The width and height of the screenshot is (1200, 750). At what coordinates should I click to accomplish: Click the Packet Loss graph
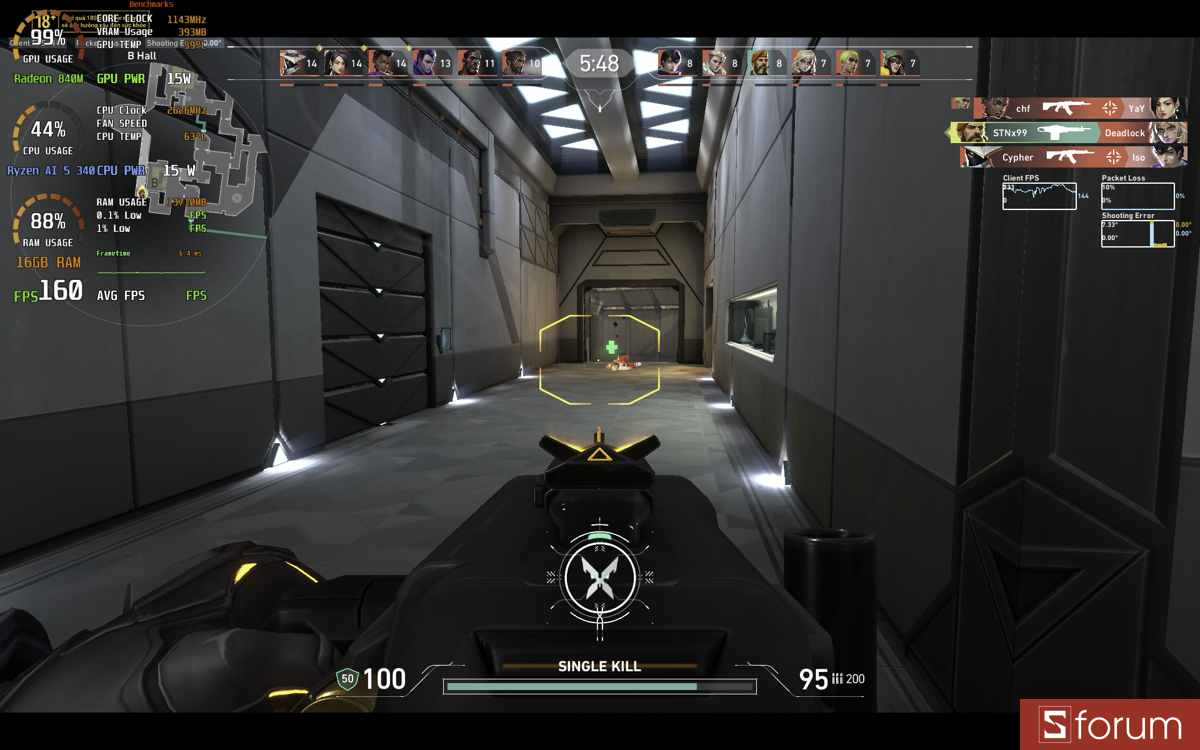(x=1137, y=196)
